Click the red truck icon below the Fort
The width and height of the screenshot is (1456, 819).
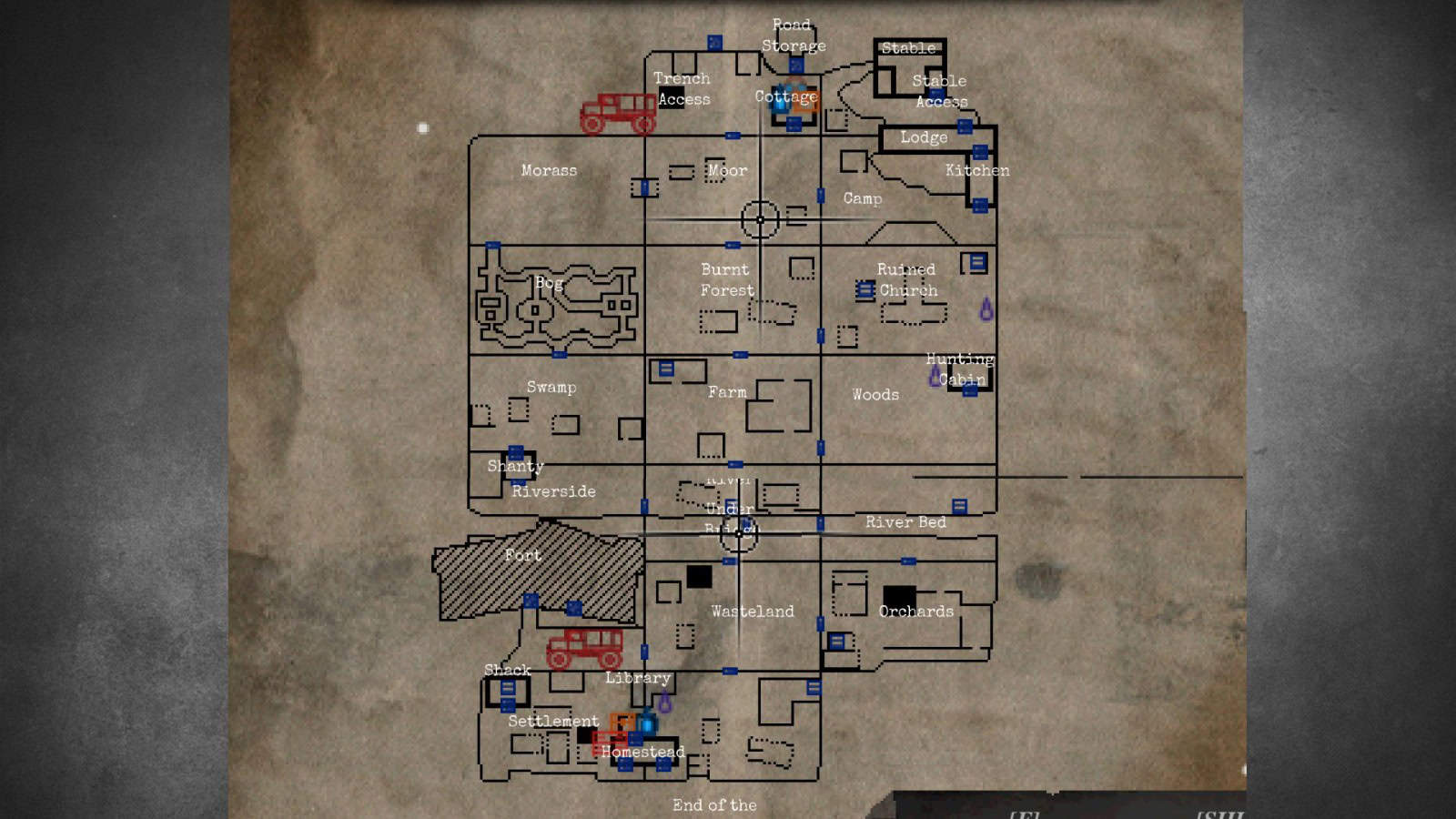[x=586, y=648]
